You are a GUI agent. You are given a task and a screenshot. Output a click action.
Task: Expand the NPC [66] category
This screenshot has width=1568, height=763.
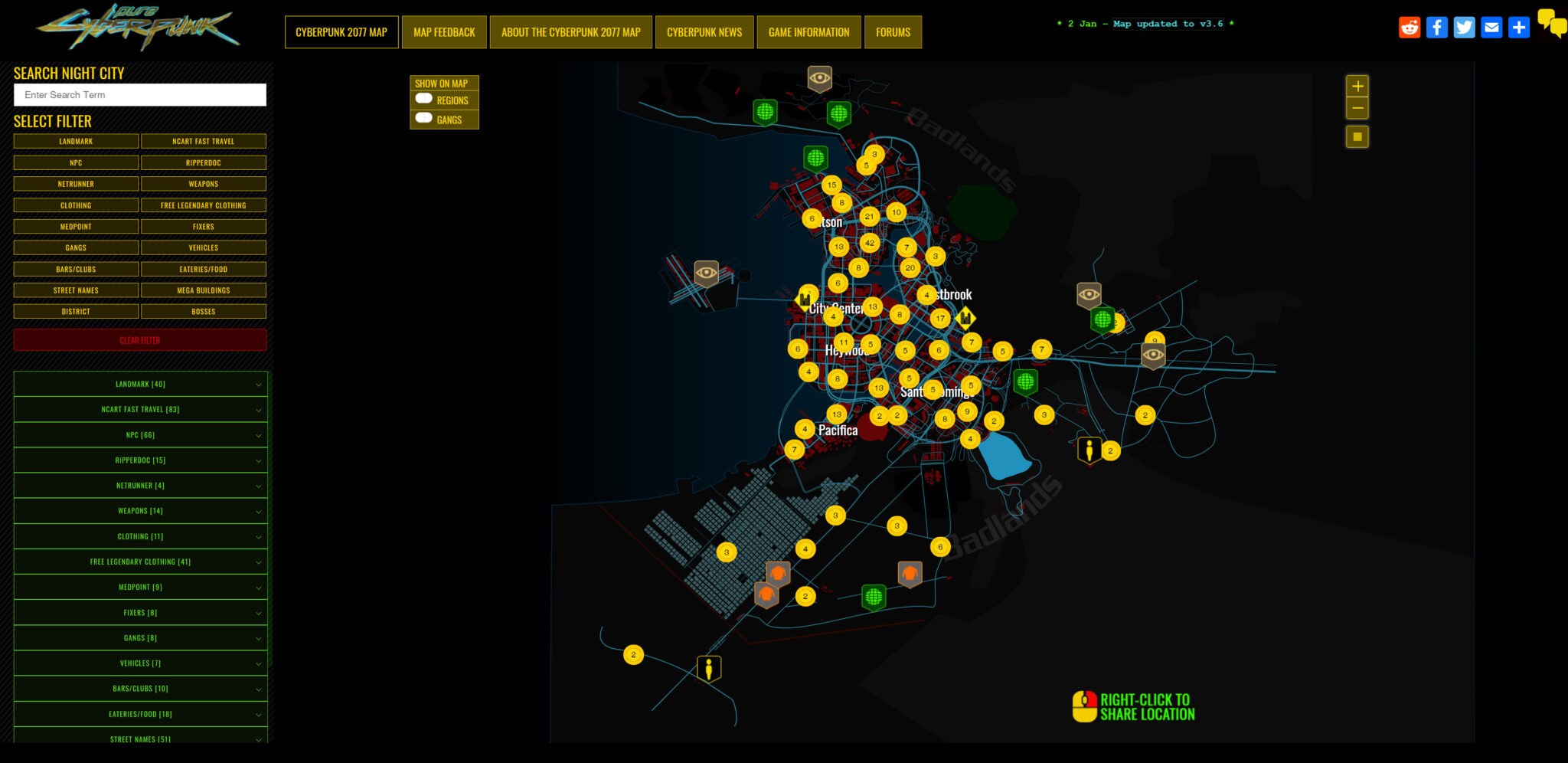coord(140,435)
